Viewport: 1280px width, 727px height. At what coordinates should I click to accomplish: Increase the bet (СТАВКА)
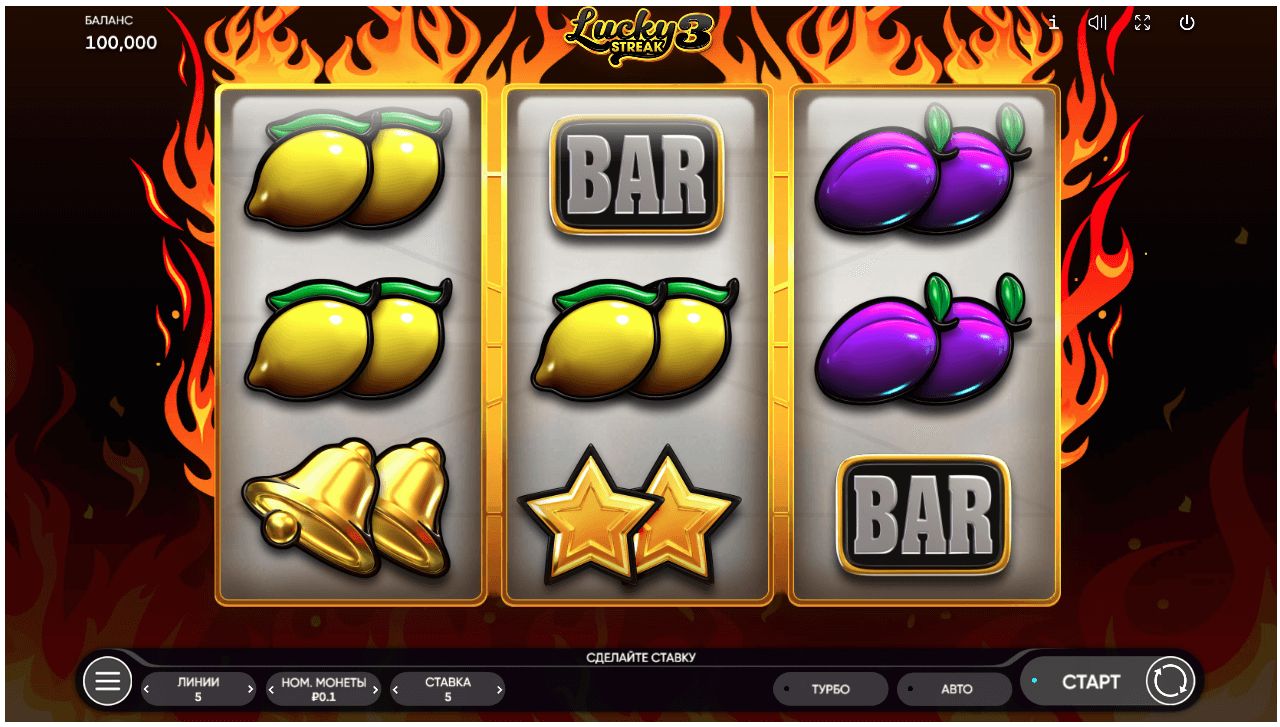coord(499,689)
